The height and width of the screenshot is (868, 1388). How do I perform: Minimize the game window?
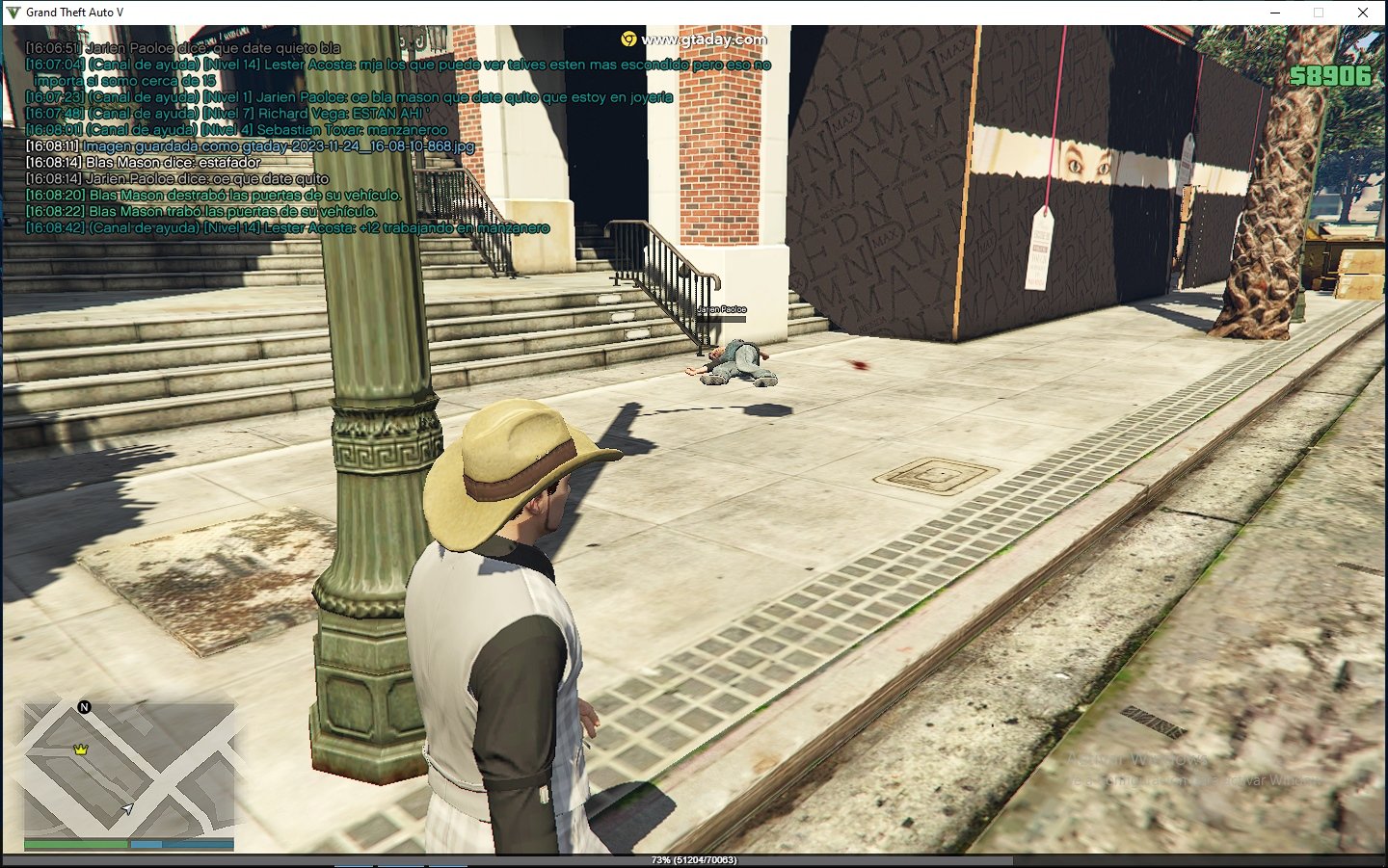1275,13
